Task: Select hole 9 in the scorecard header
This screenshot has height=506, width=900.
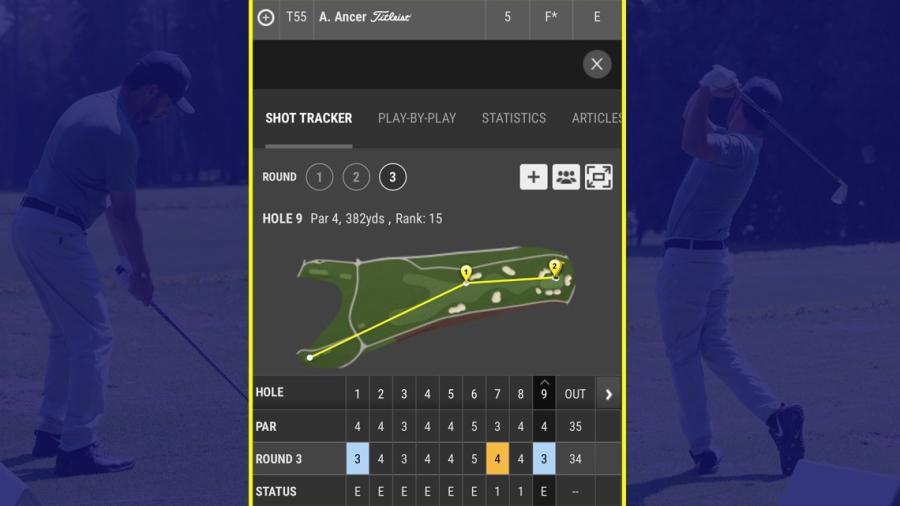Action: pos(544,394)
